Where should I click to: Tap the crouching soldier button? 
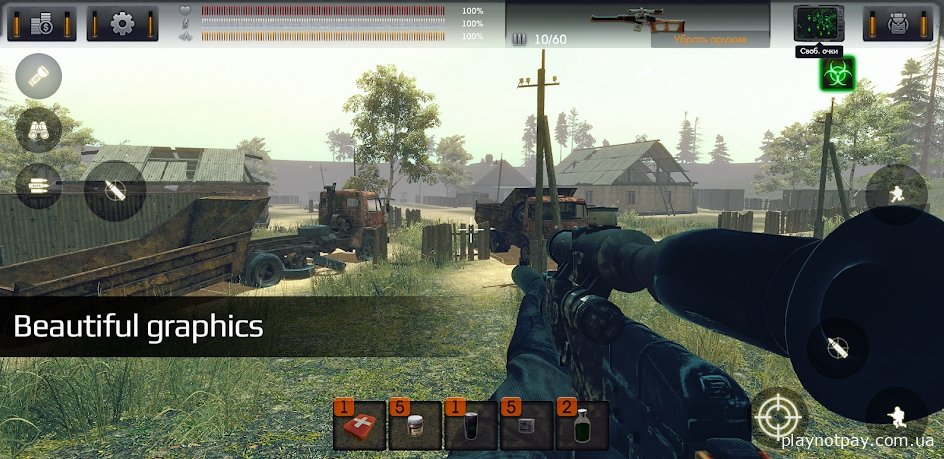895,411
